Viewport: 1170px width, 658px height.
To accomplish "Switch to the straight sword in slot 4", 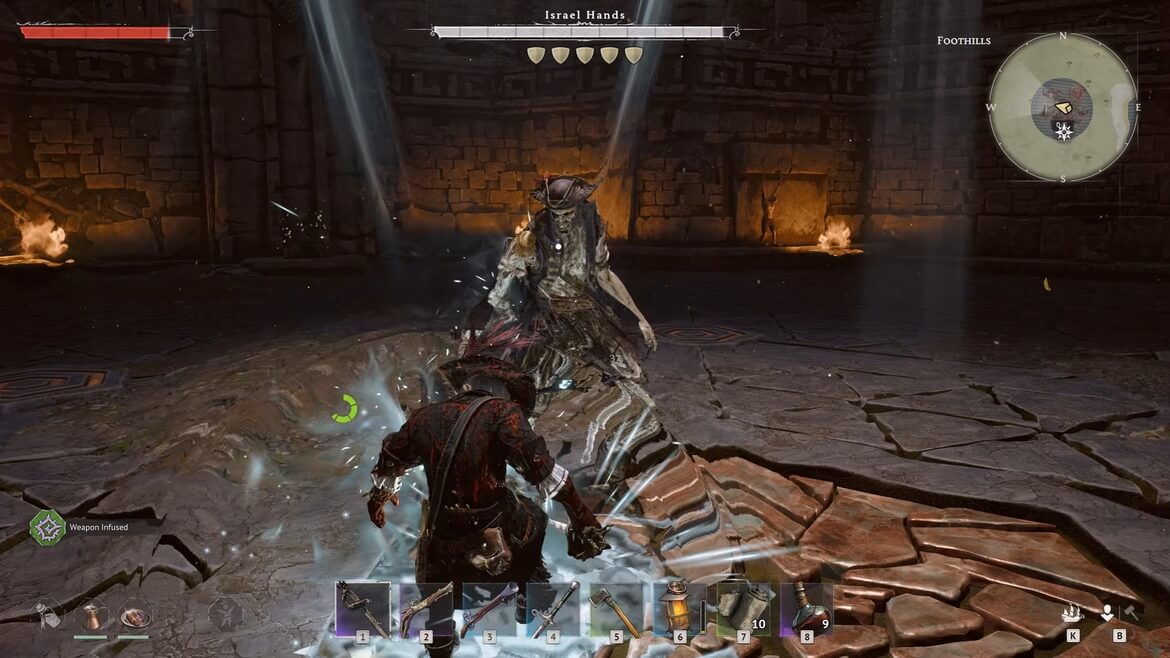I will 553,608.
